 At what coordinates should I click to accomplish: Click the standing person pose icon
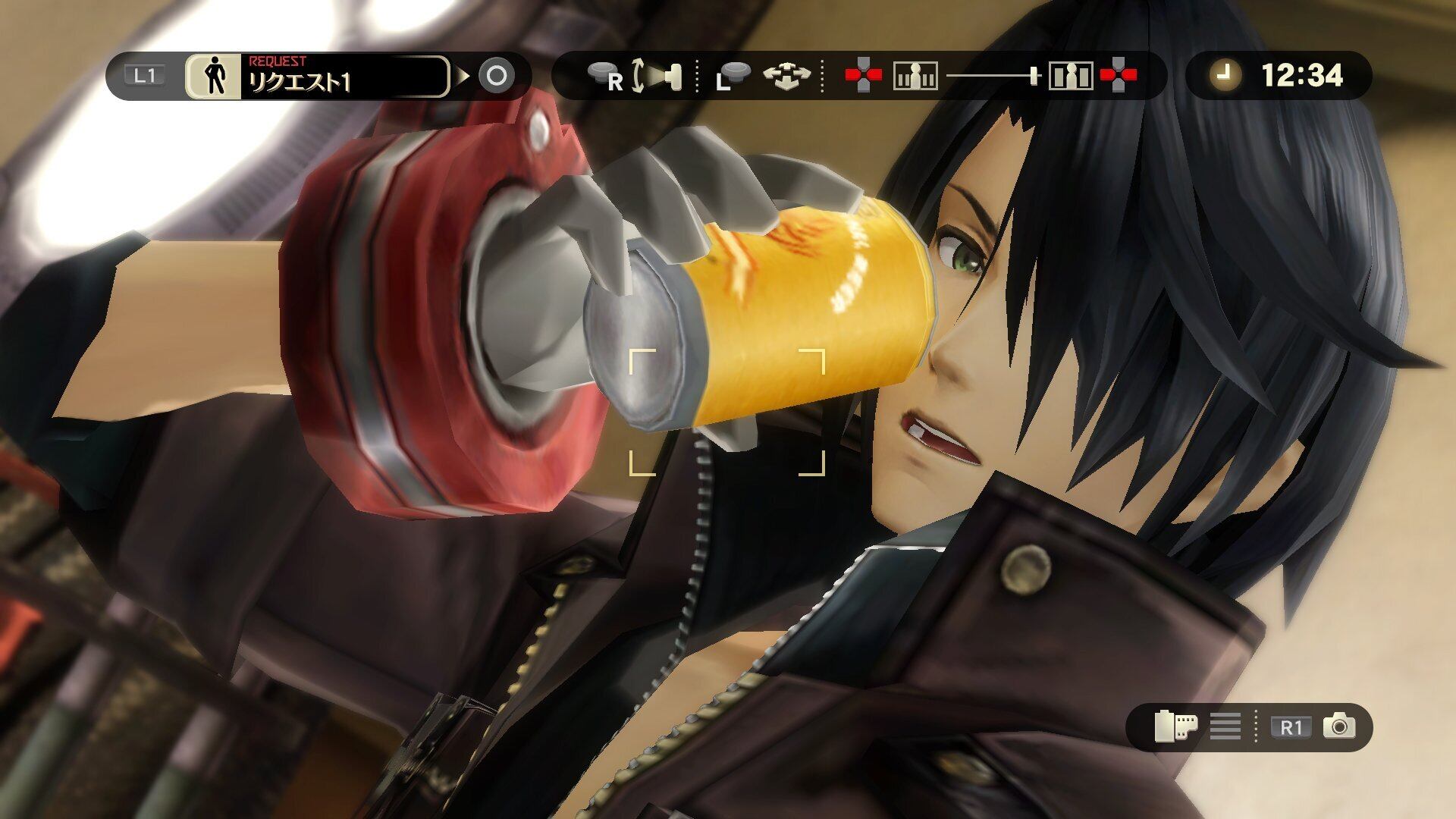214,77
